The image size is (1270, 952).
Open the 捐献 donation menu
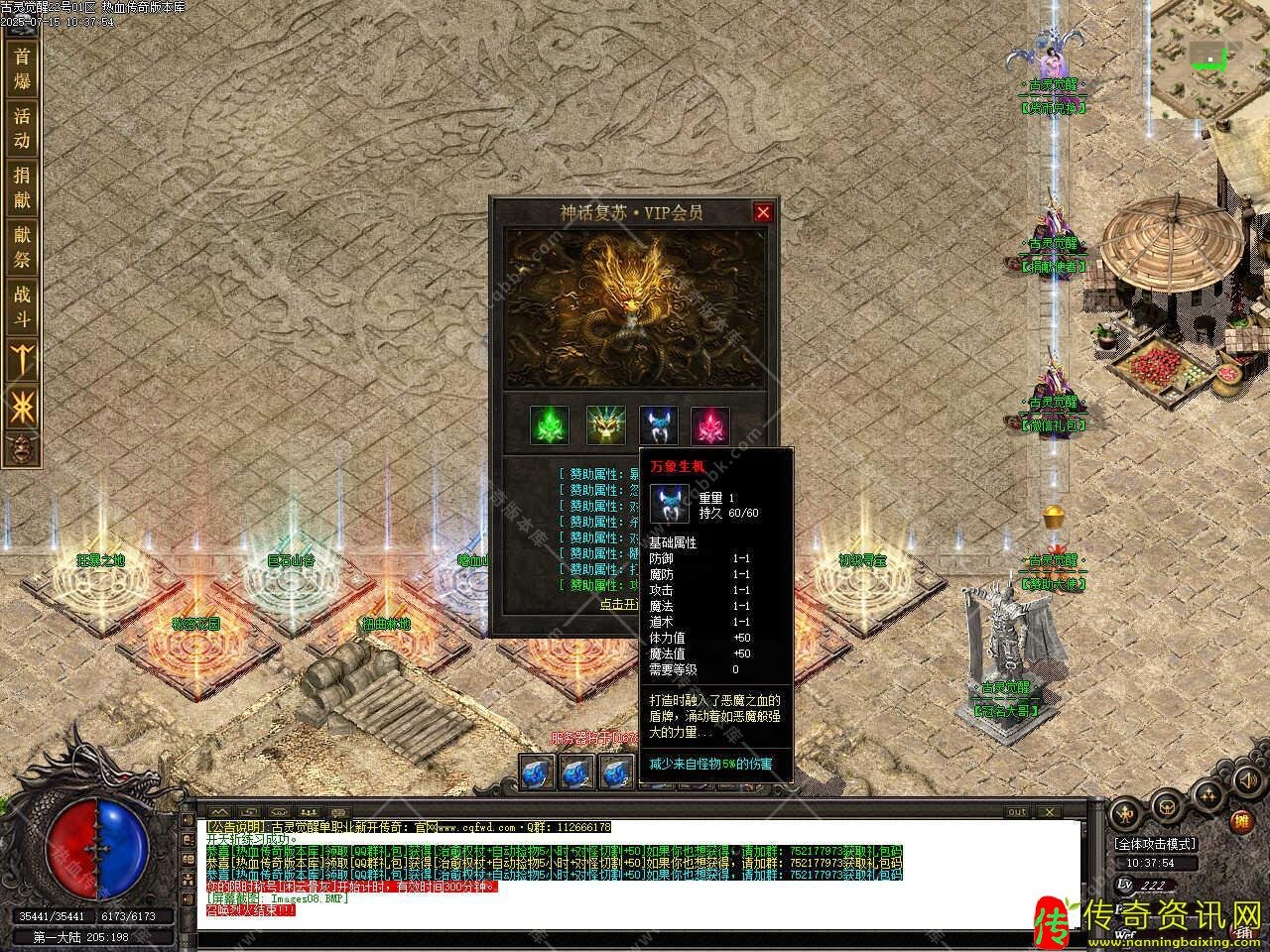(x=22, y=187)
